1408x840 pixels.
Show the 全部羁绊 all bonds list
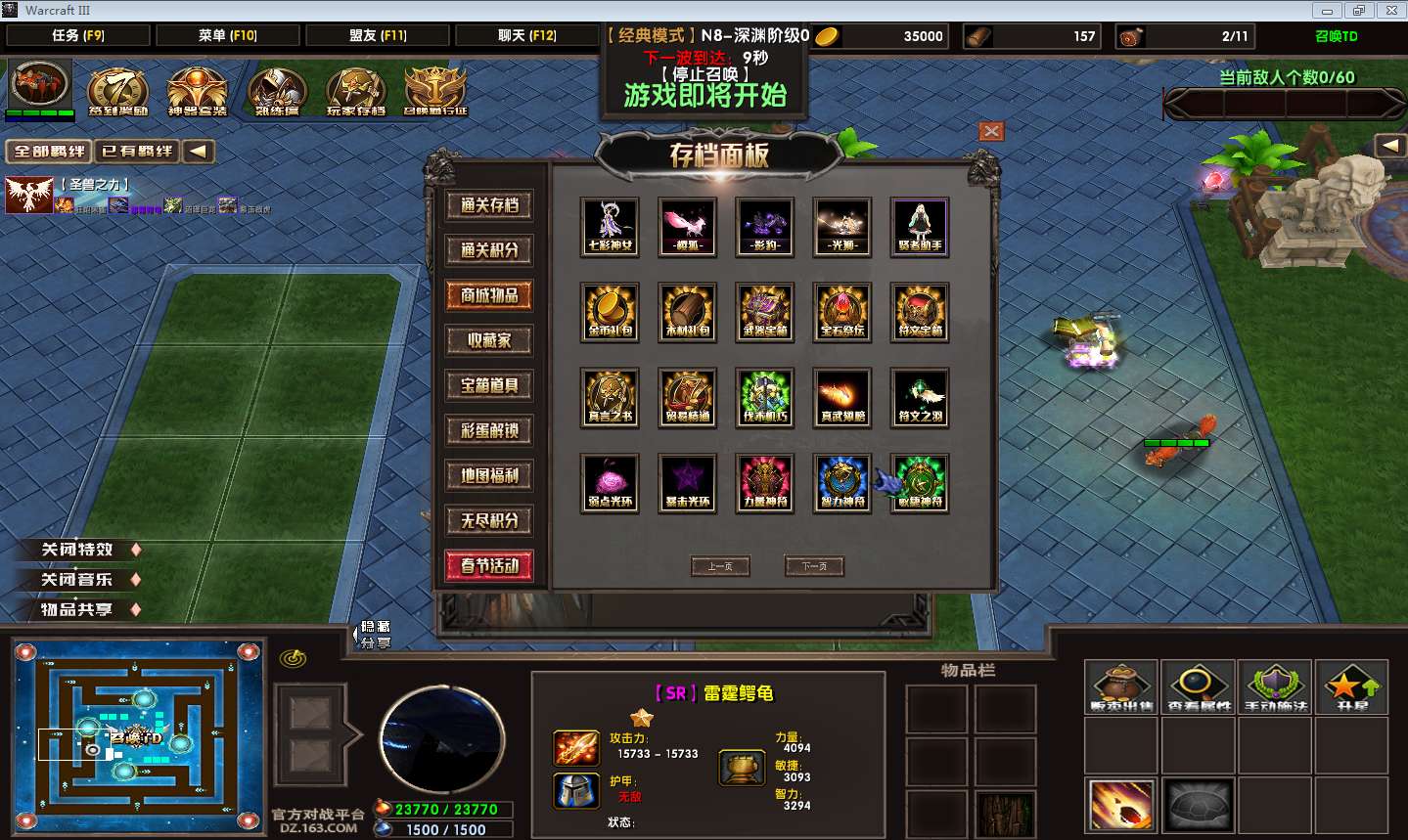click(50, 152)
